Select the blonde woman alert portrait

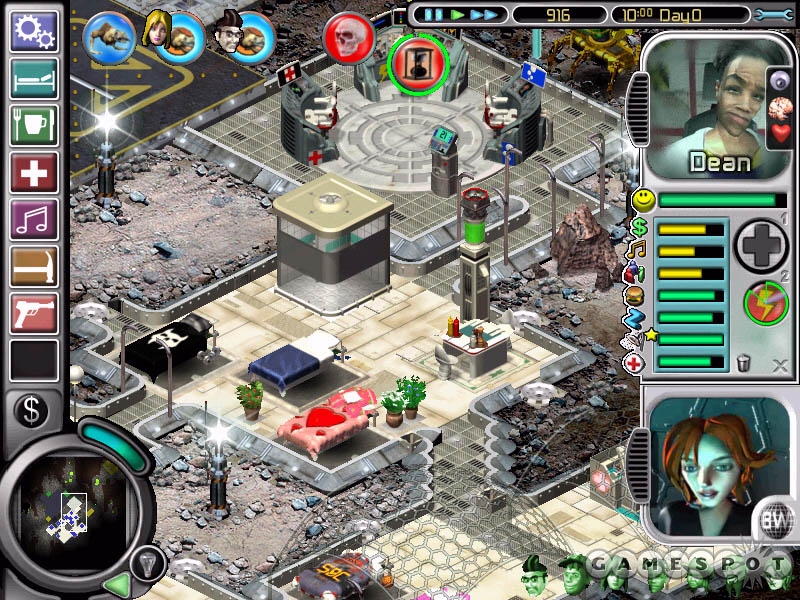[158, 29]
